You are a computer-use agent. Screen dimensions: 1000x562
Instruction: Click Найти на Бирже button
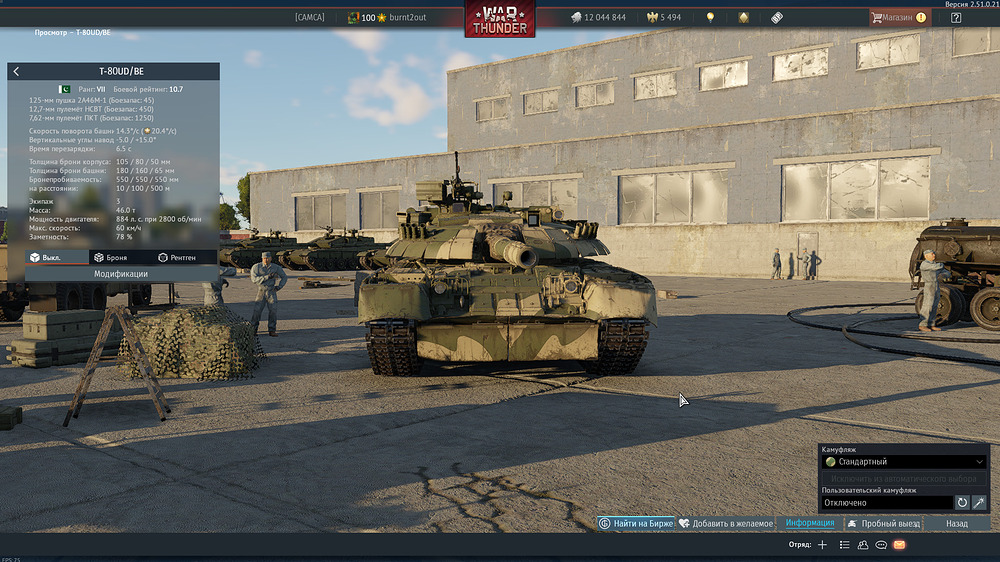tap(635, 523)
